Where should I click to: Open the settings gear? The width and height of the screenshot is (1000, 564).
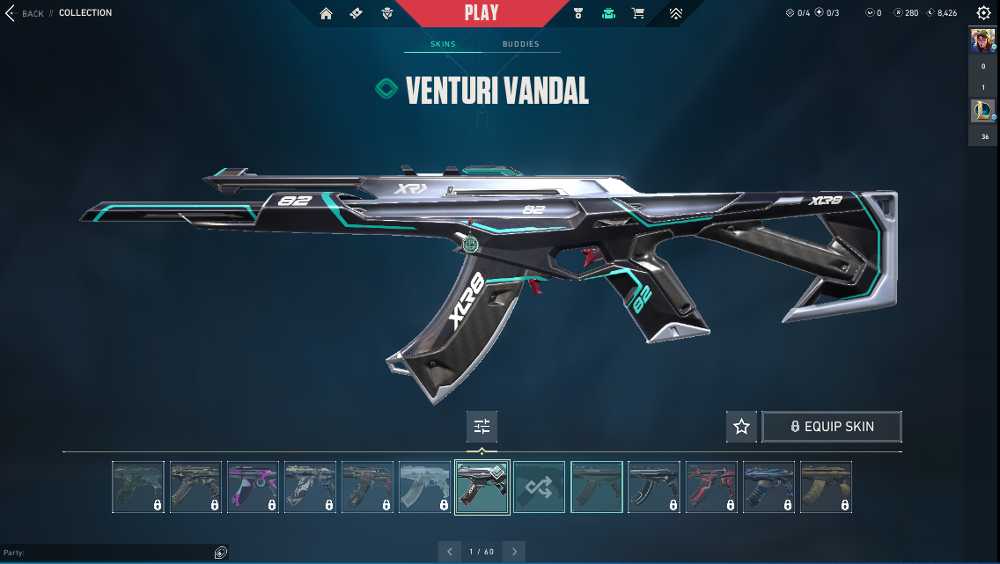(x=983, y=13)
